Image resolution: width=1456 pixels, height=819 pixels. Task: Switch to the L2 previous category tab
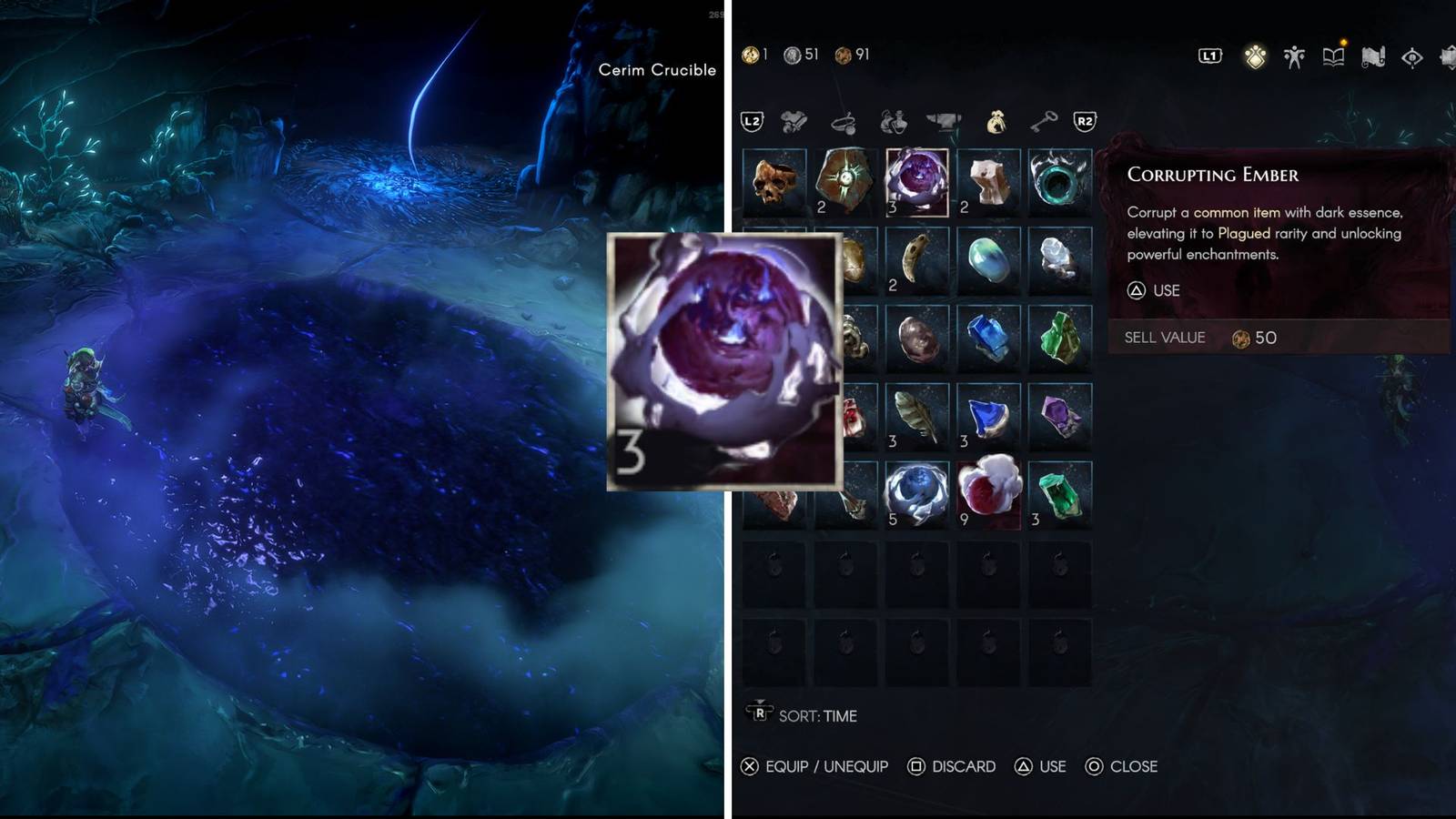pos(752,120)
